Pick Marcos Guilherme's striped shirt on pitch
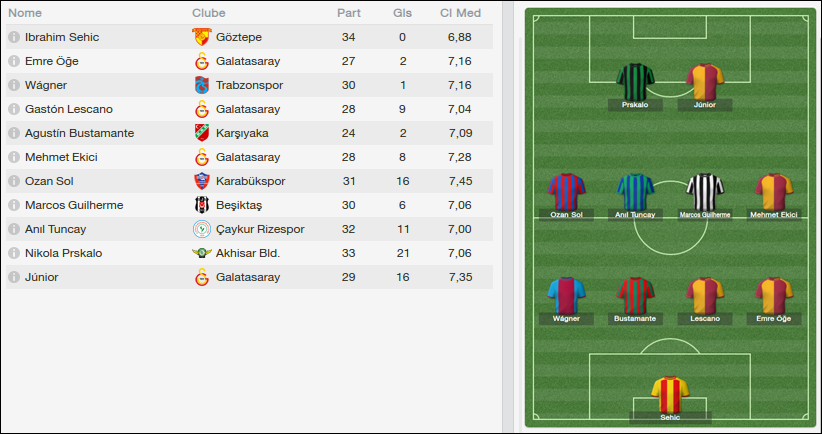Viewport: 822px width, 434px height. pos(704,192)
